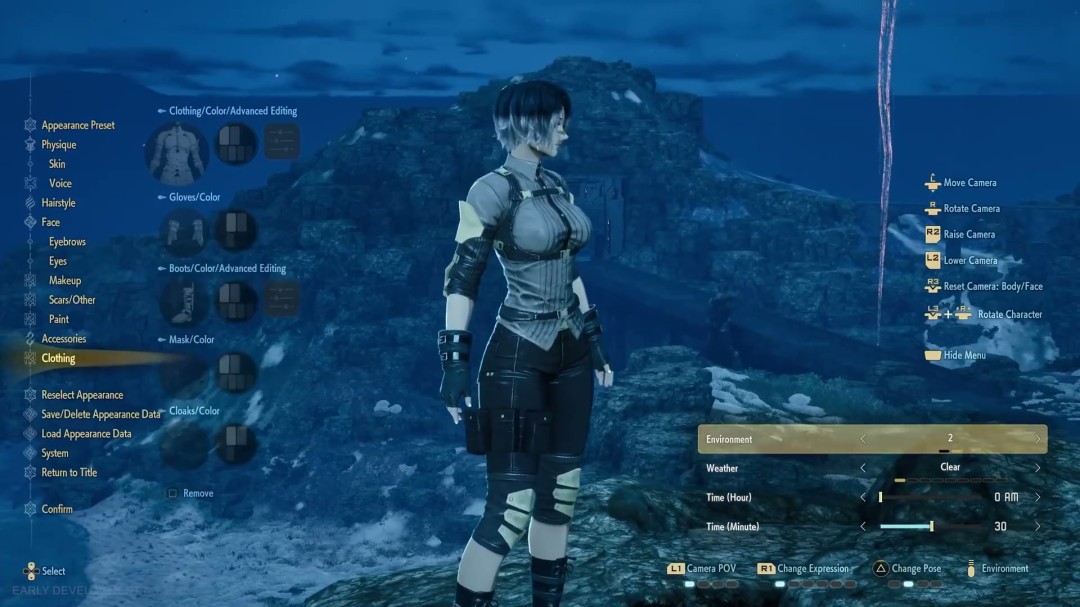Confirm the character appearance

point(57,509)
